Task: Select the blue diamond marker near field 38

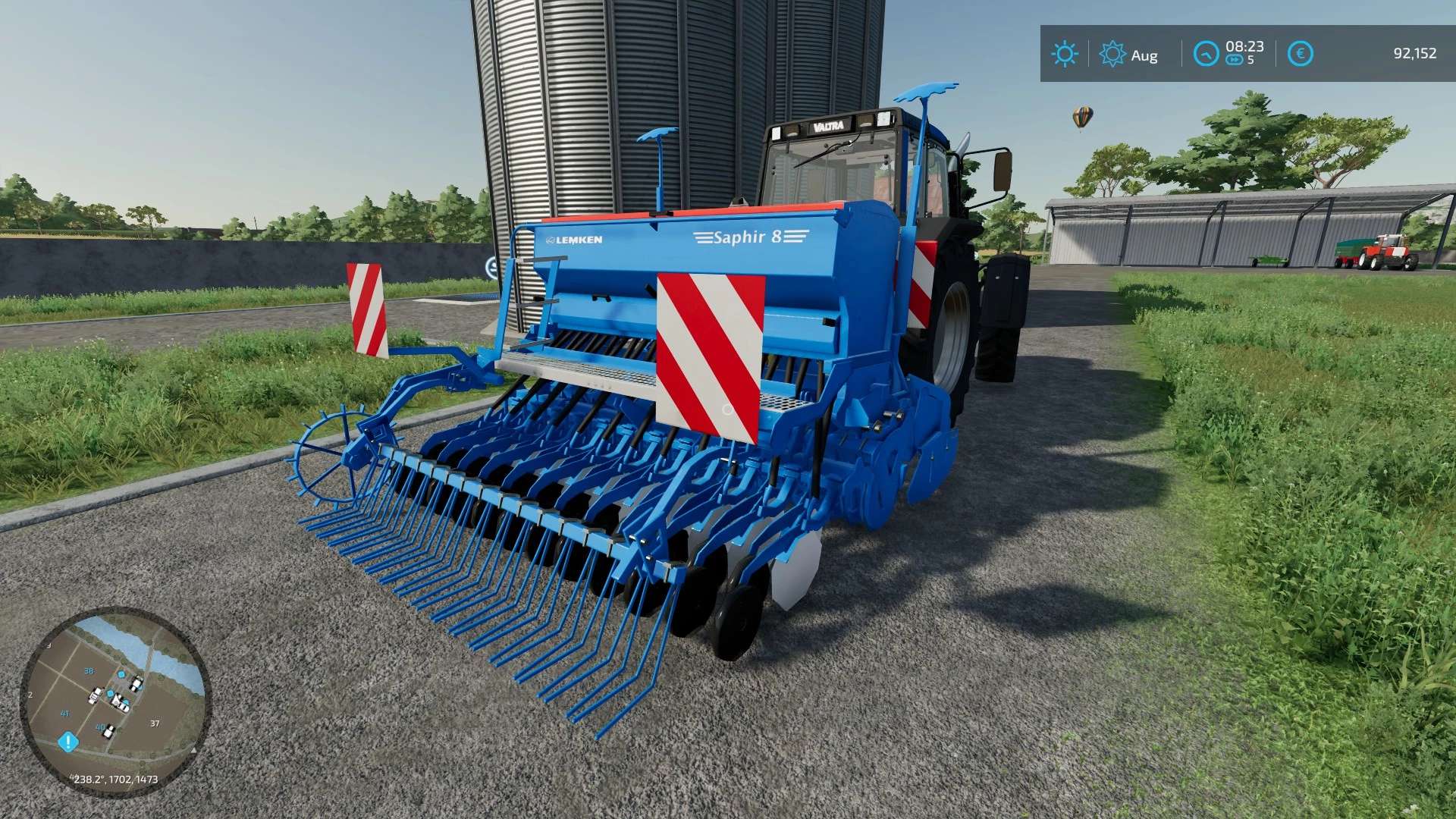Action: [121, 675]
